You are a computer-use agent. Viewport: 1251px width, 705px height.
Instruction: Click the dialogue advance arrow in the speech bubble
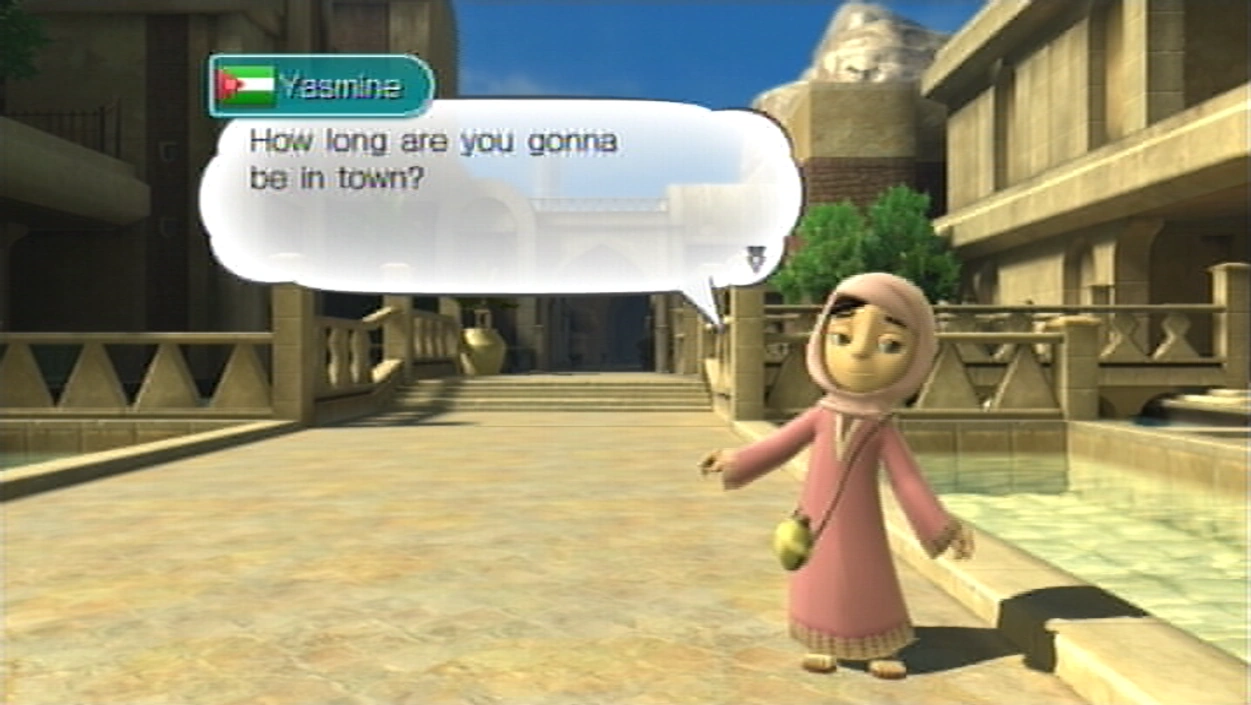click(x=756, y=259)
